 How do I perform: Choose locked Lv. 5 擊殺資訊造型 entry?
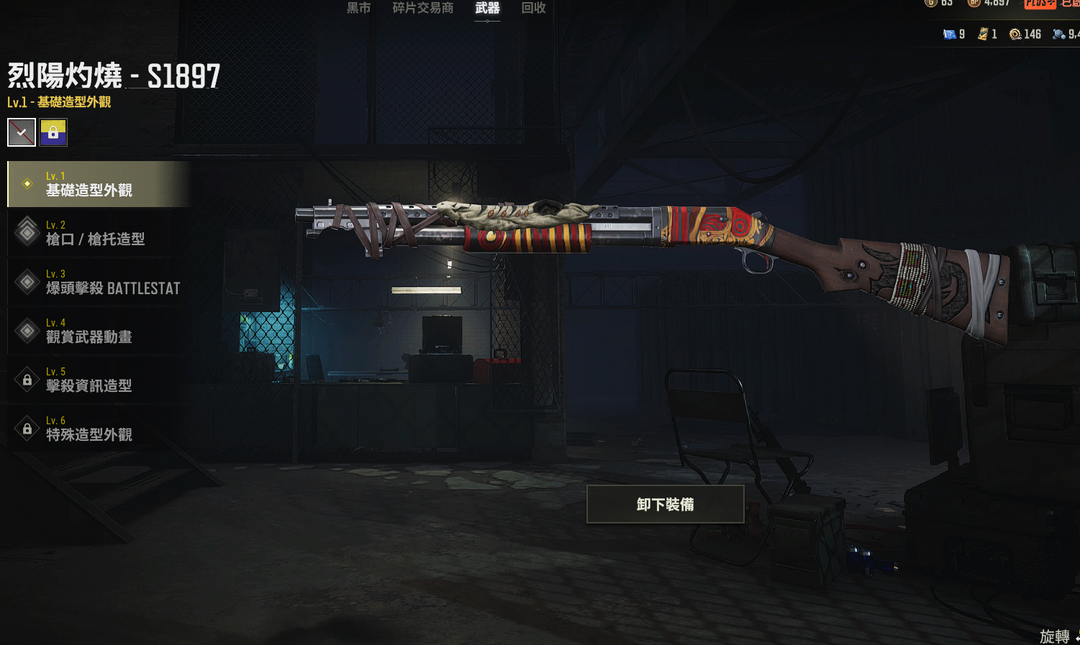(x=96, y=380)
